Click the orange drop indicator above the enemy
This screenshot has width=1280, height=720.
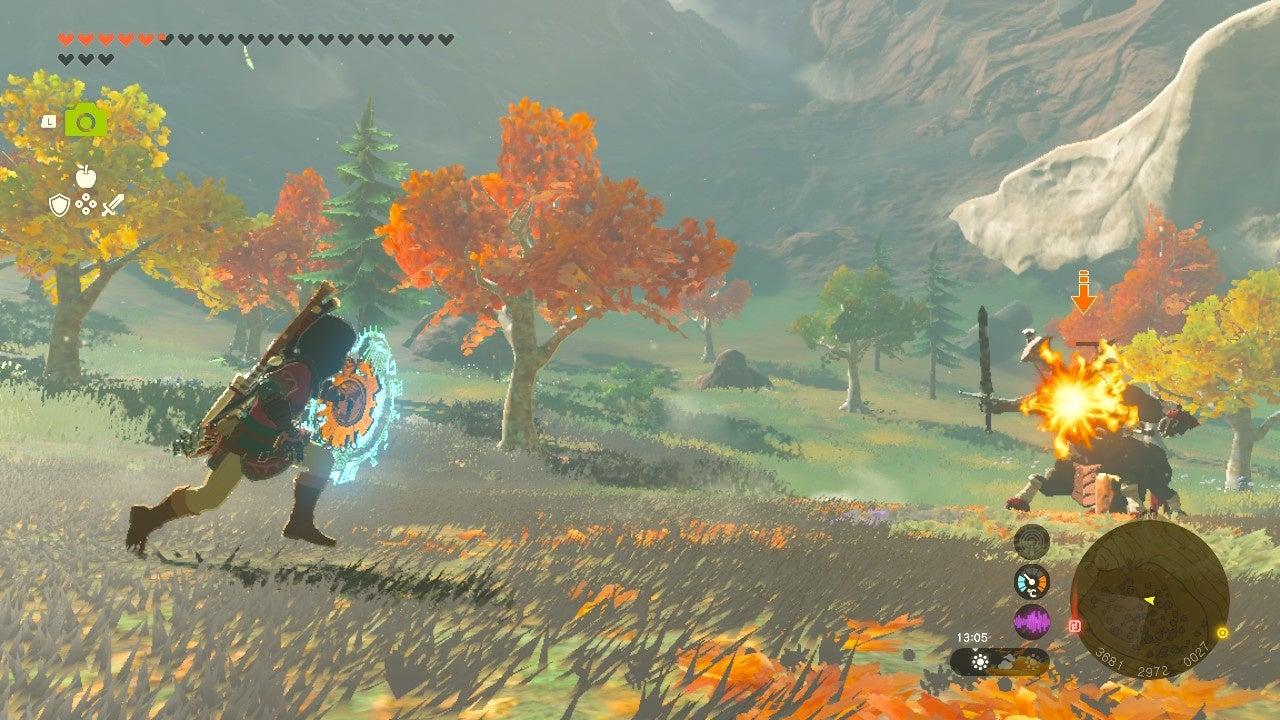[x=1083, y=290]
